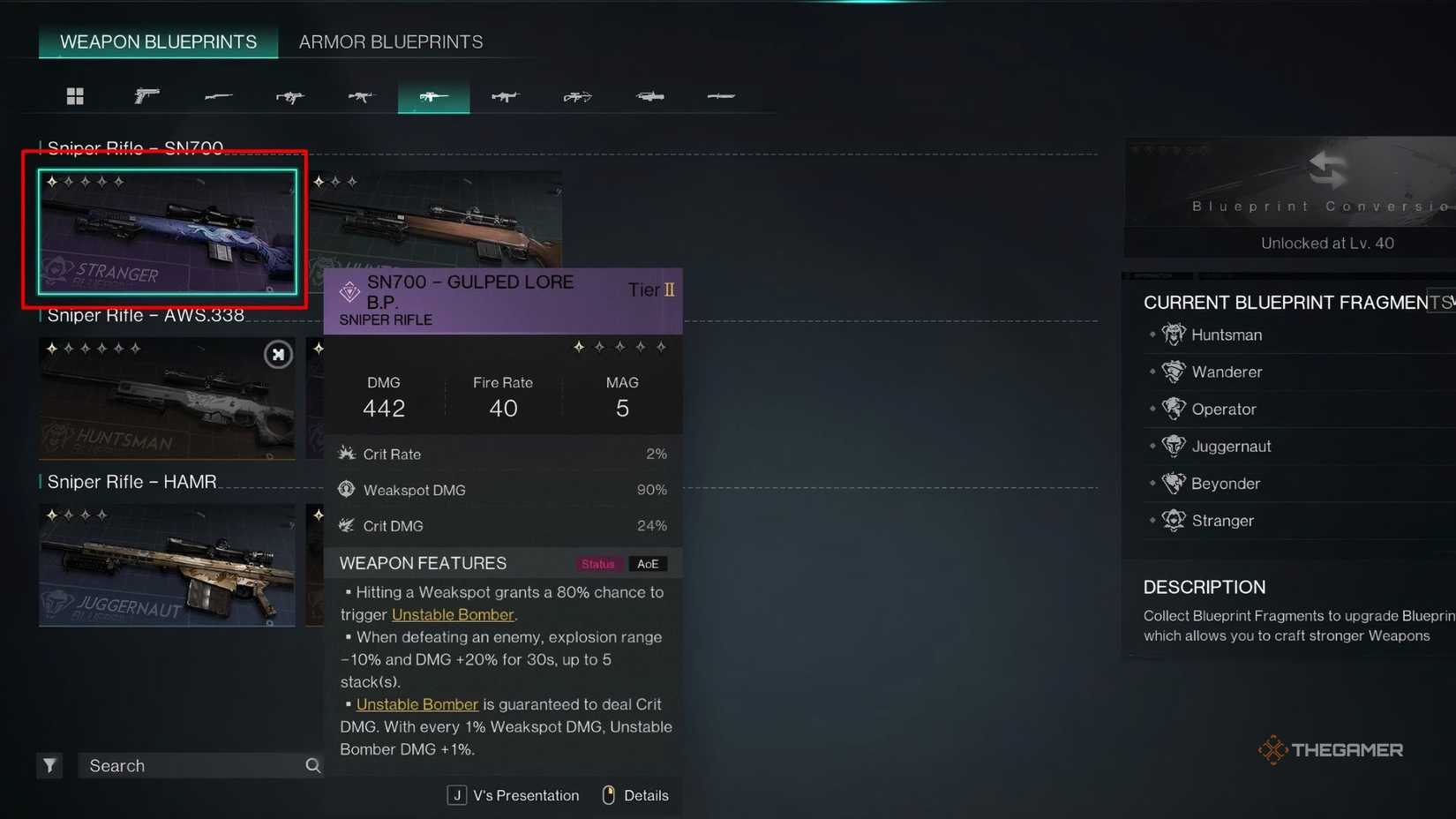The image size is (1456, 819).
Task: Select the SMG weapon category icon
Action: 289,96
